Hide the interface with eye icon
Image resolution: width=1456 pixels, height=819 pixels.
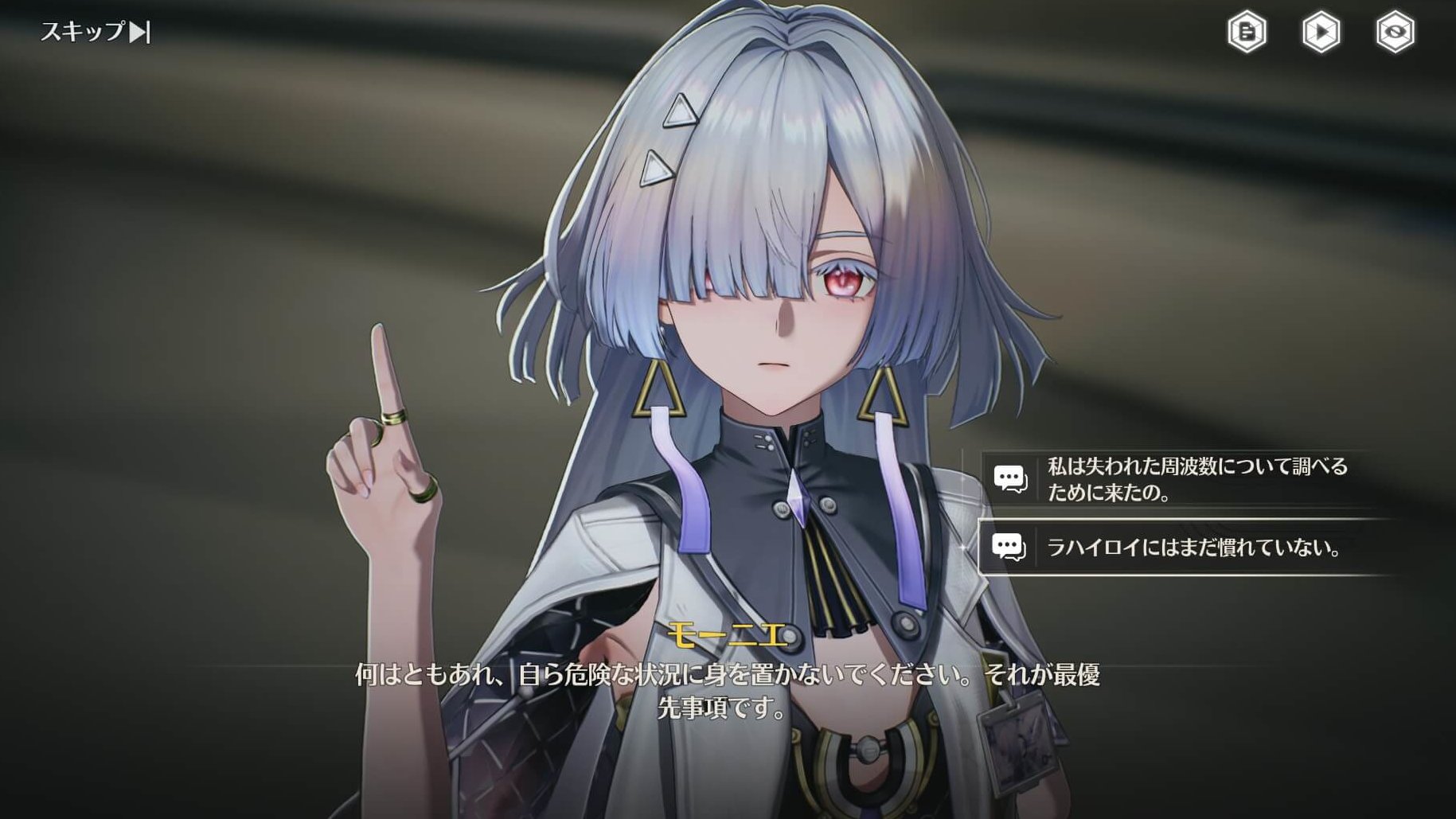tap(1395, 33)
